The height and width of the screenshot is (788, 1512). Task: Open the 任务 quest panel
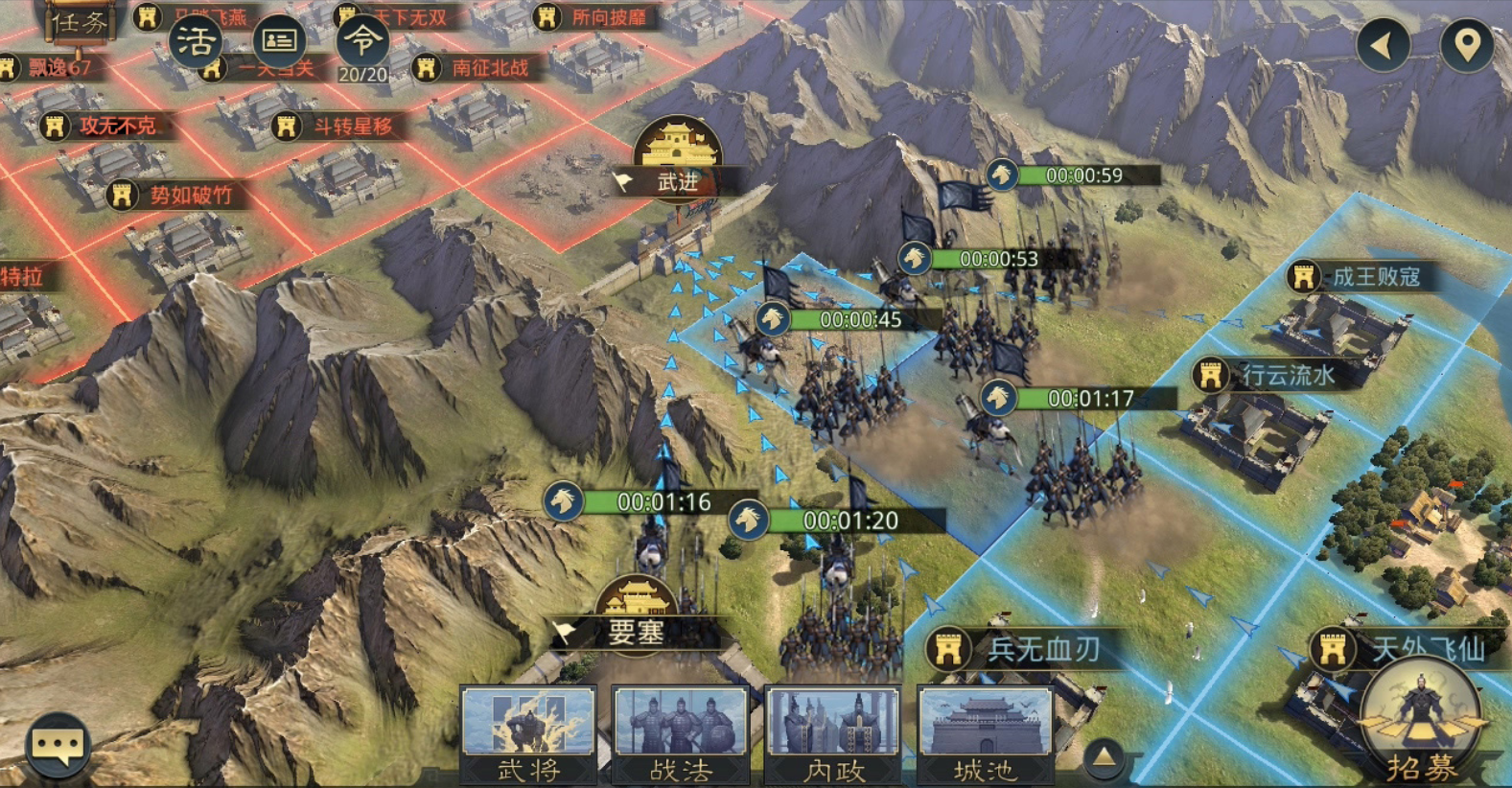tap(80, 21)
